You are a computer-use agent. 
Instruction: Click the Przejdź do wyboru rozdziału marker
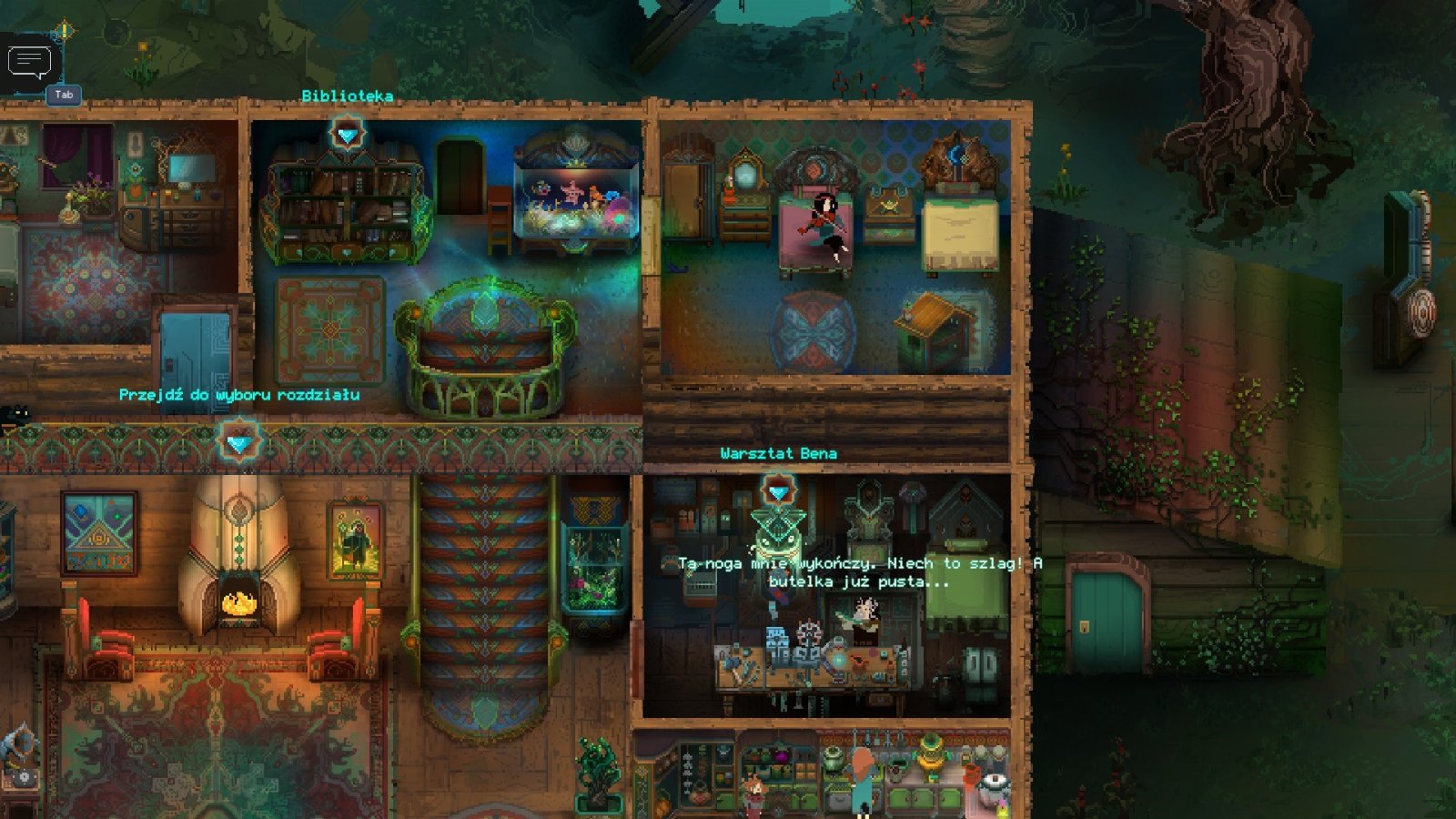pos(238,442)
